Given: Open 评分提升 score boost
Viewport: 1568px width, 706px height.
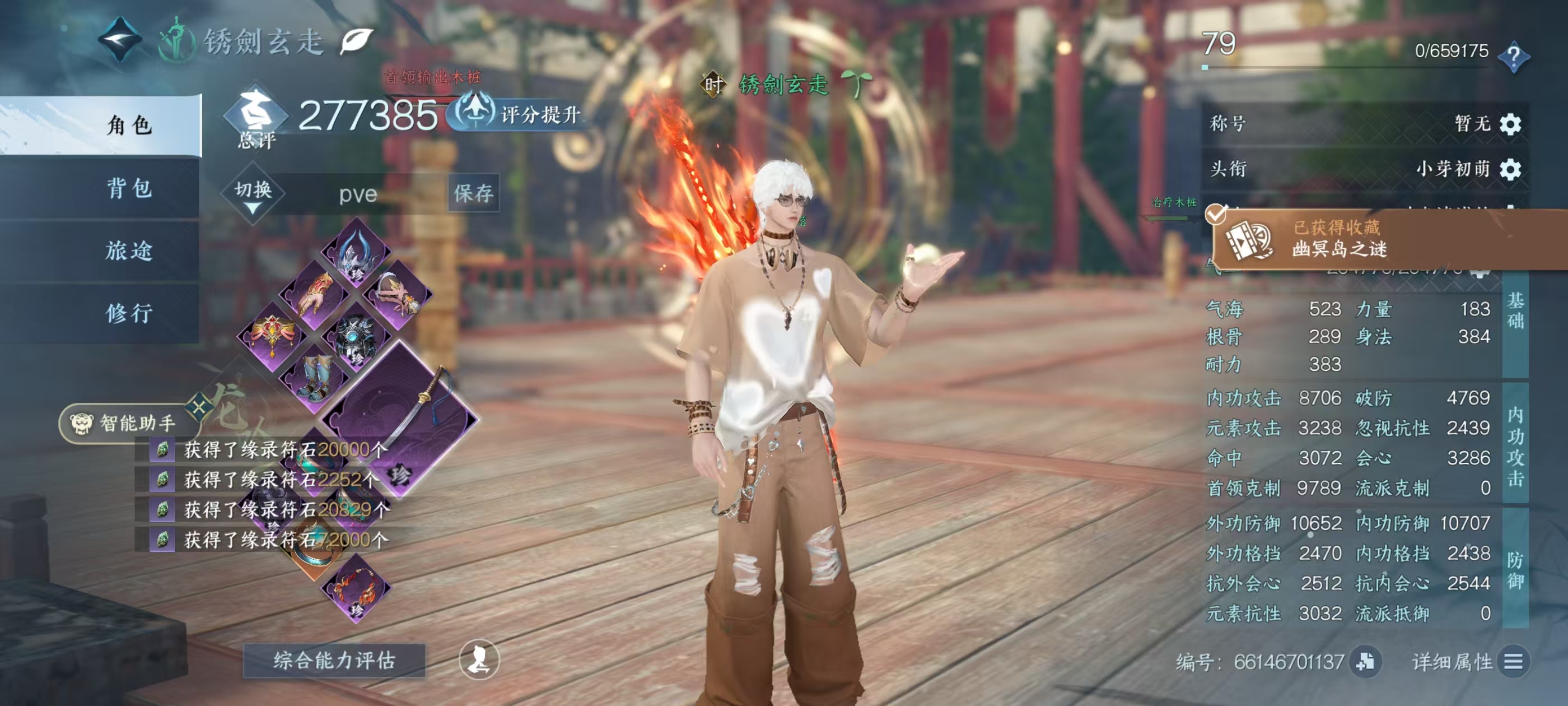Looking at the screenshot, I should pyautogui.click(x=516, y=114).
